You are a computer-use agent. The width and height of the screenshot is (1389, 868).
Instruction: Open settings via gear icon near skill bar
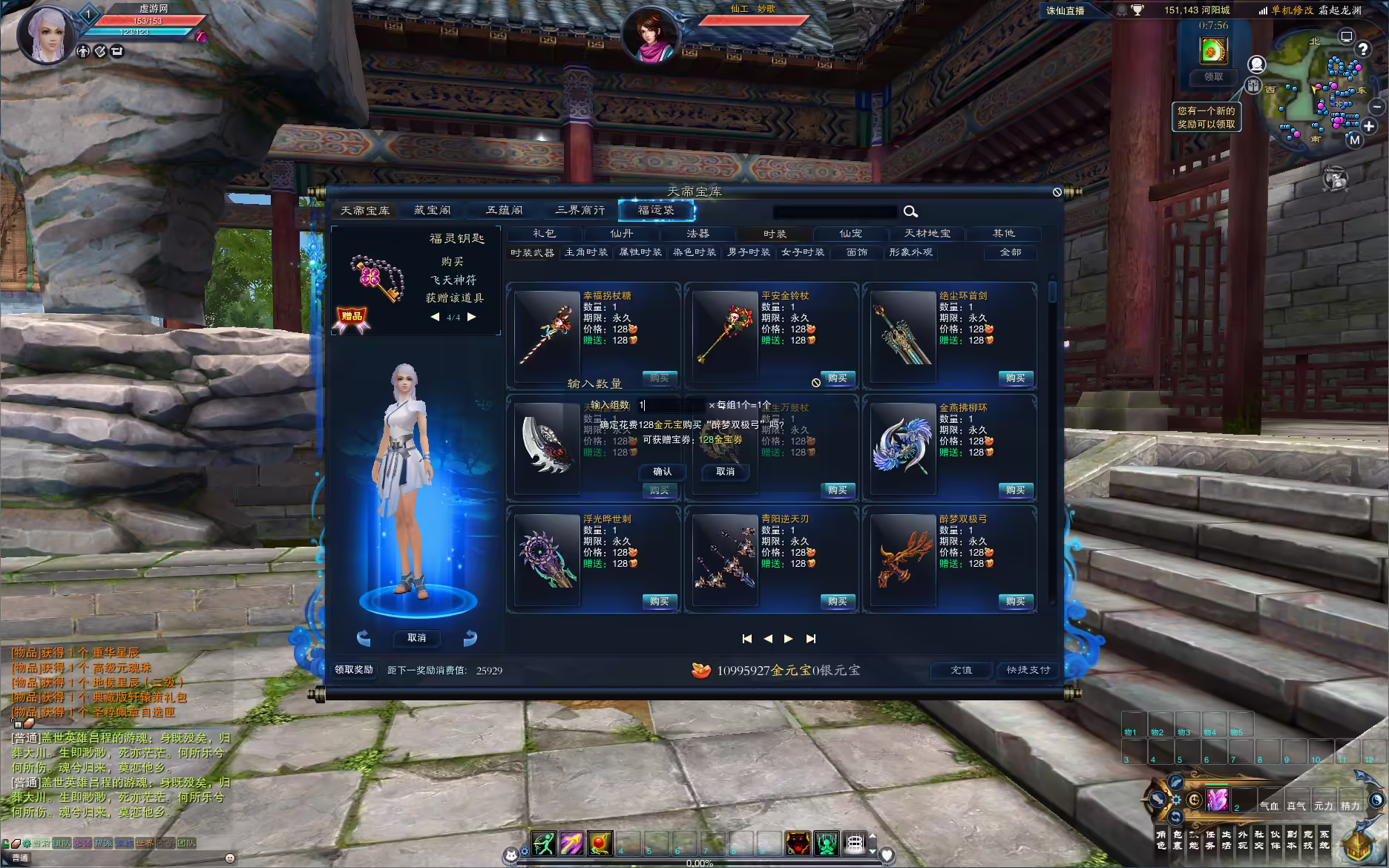tap(525, 851)
